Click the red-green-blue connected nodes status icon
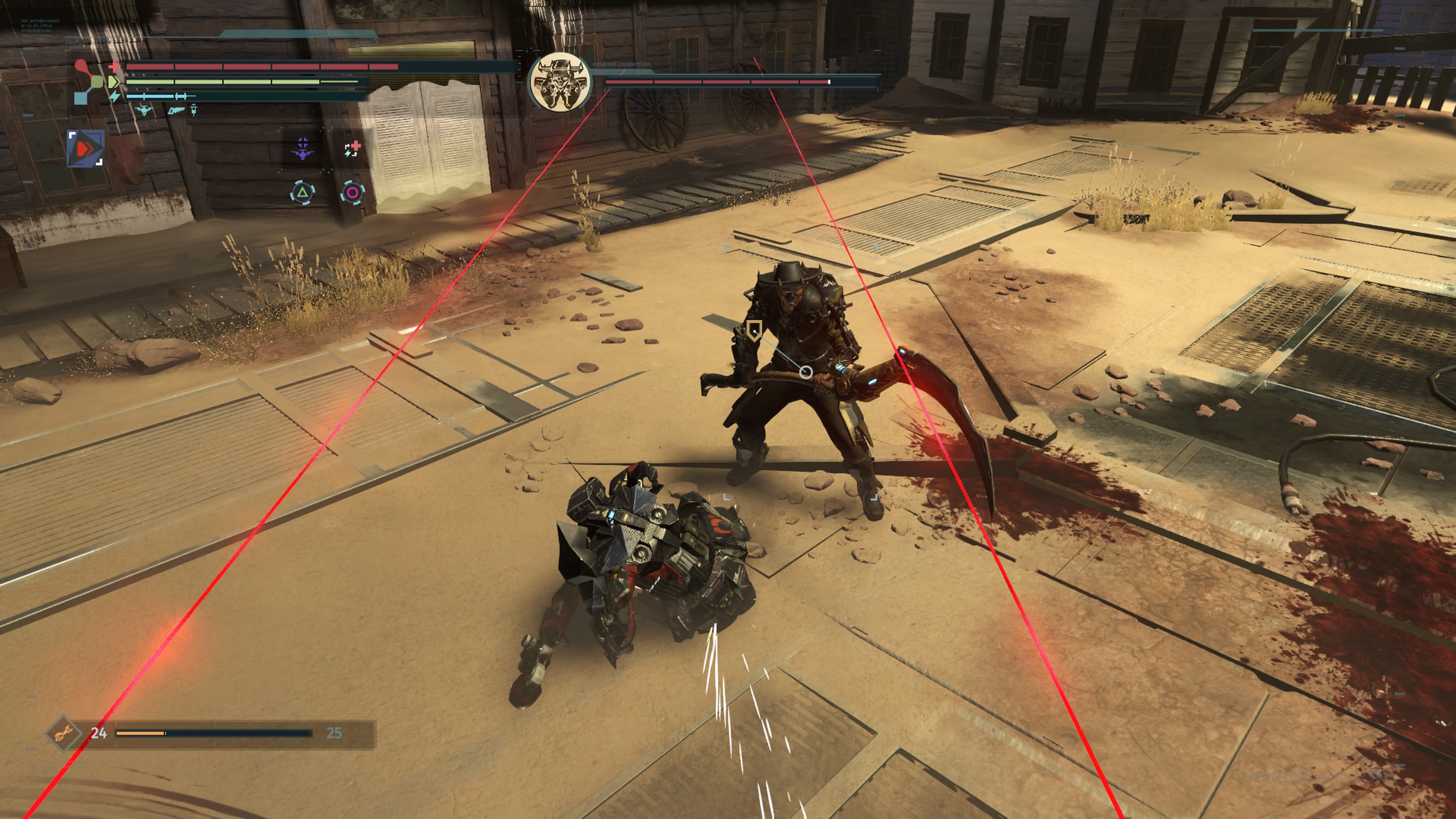This screenshot has width=1456, height=819. [x=88, y=83]
